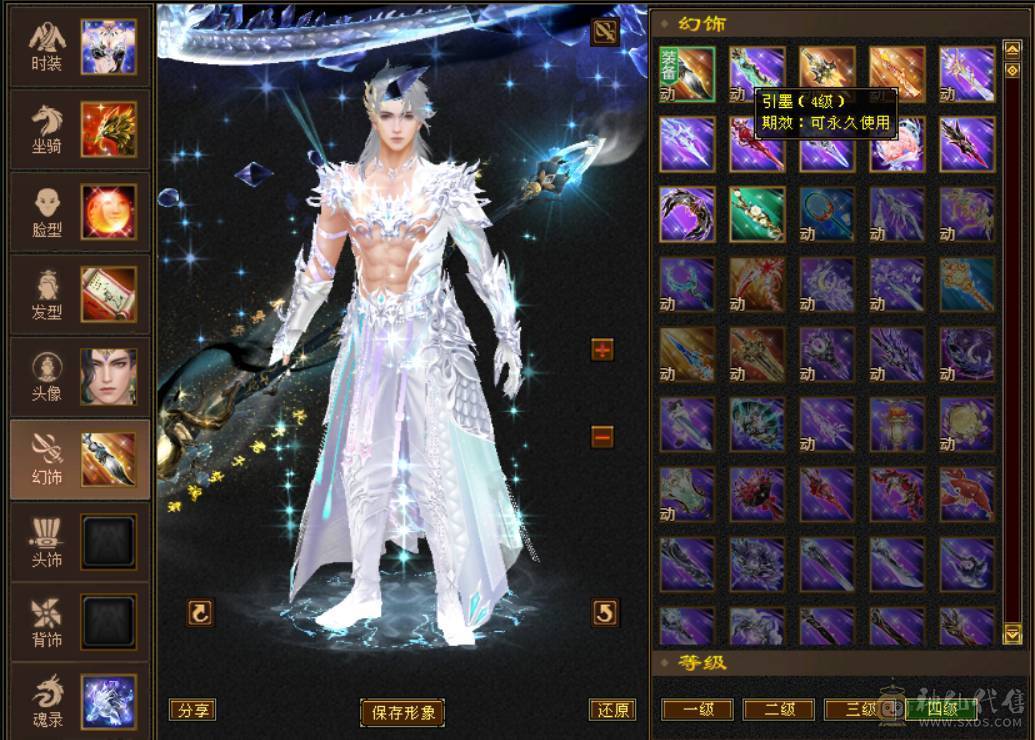
Task: Open the 时装 costume category
Action: tap(78, 47)
